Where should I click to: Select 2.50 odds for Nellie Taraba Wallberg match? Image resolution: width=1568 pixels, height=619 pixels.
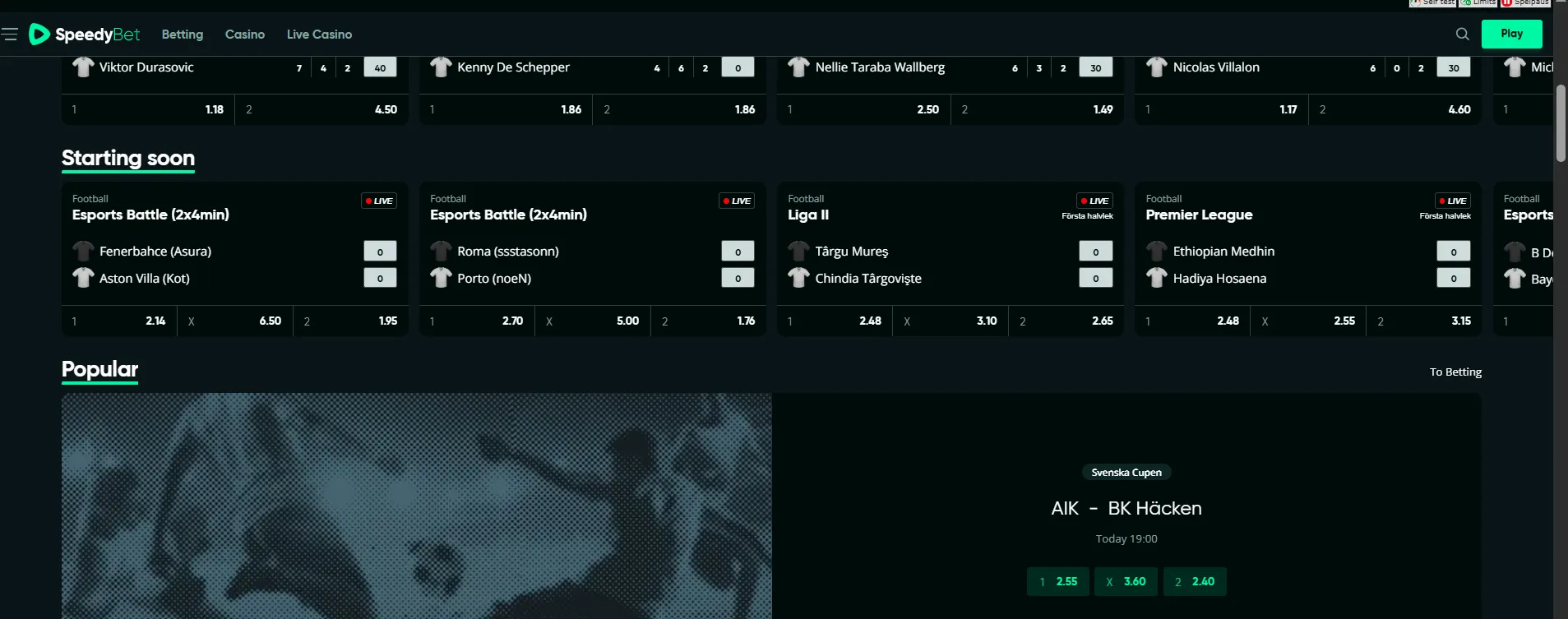pyautogui.click(x=863, y=109)
